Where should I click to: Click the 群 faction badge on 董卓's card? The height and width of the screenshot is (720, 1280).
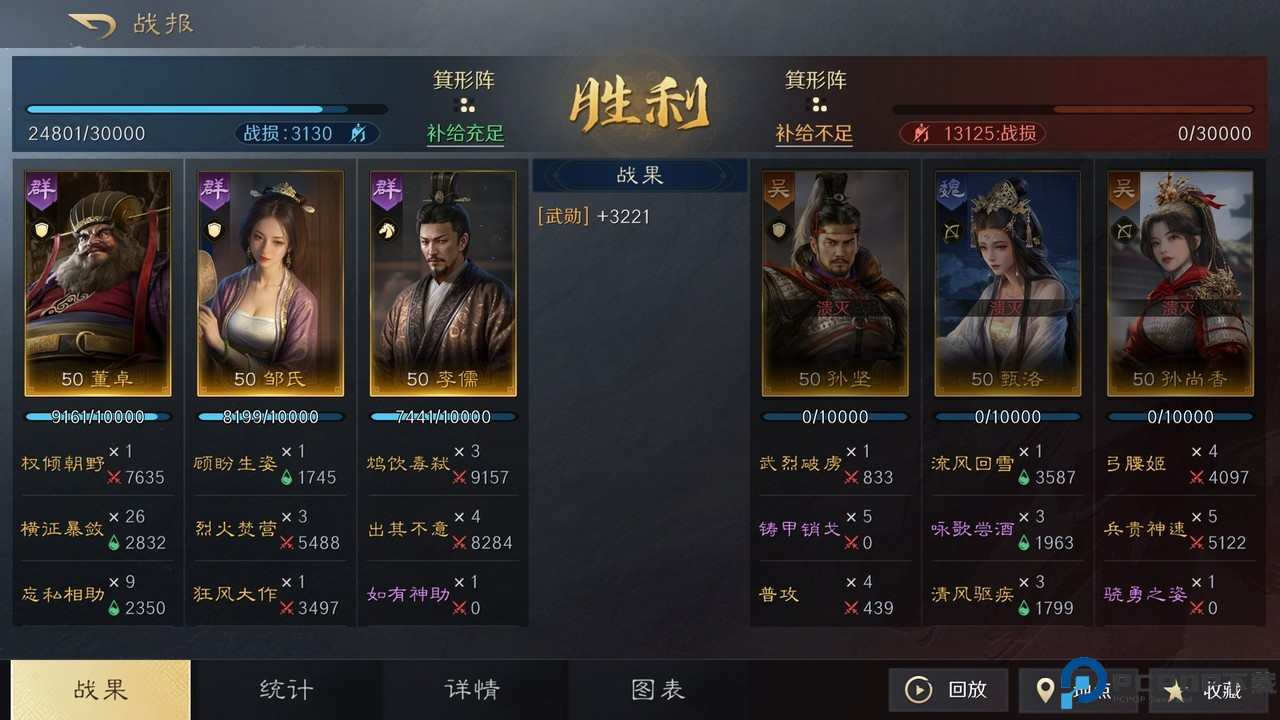pyautogui.click(x=41, y=187)
